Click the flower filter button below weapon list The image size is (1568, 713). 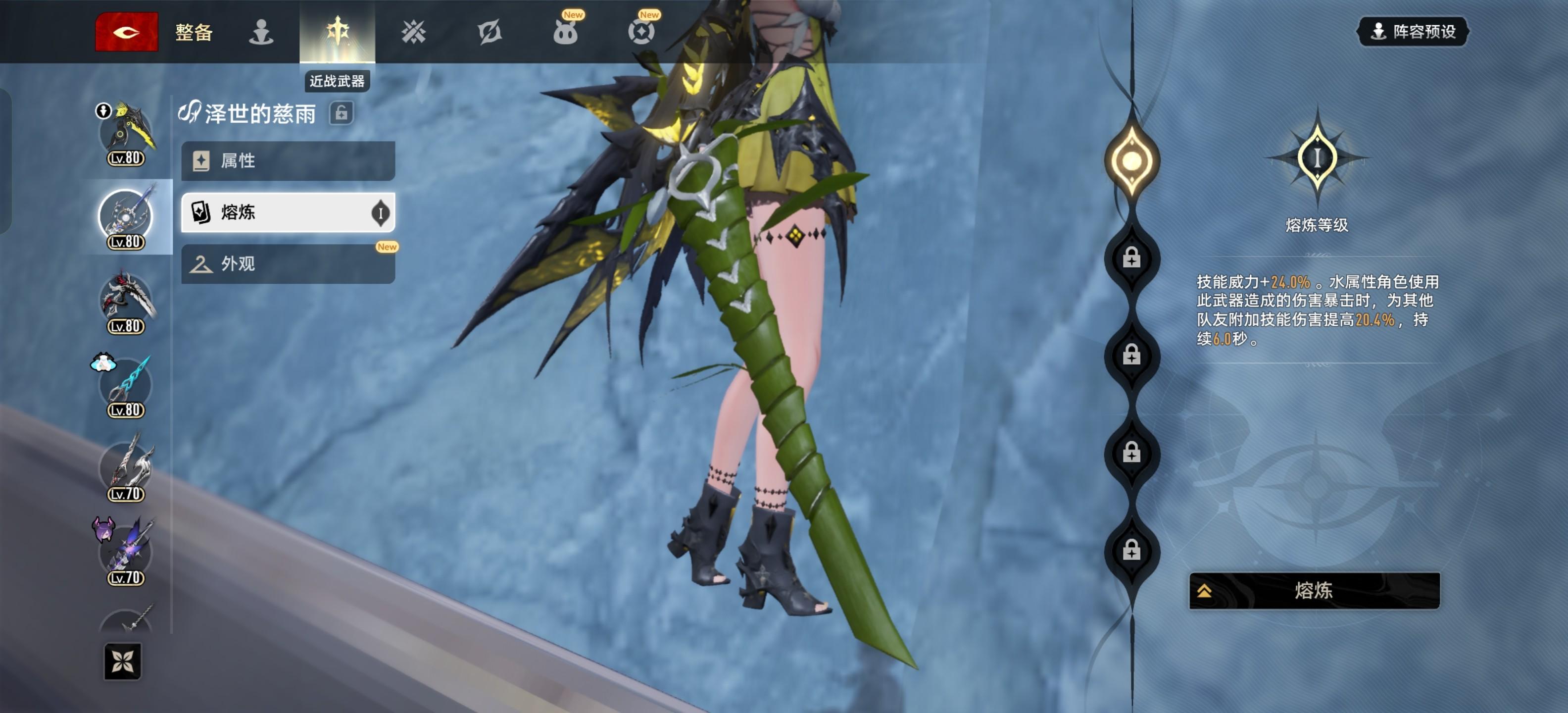122,661
